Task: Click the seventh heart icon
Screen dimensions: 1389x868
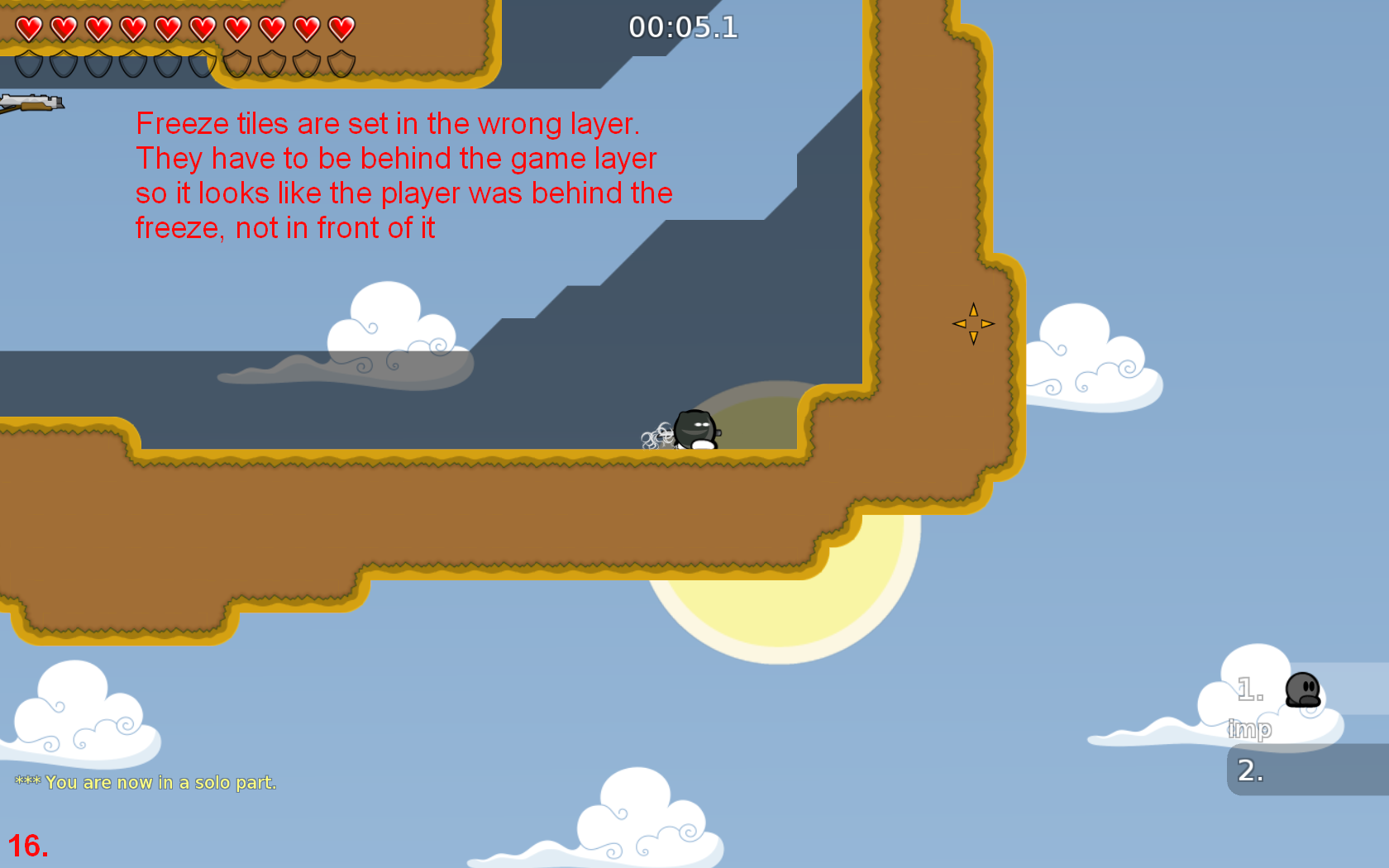Action: tap(237, 27)
